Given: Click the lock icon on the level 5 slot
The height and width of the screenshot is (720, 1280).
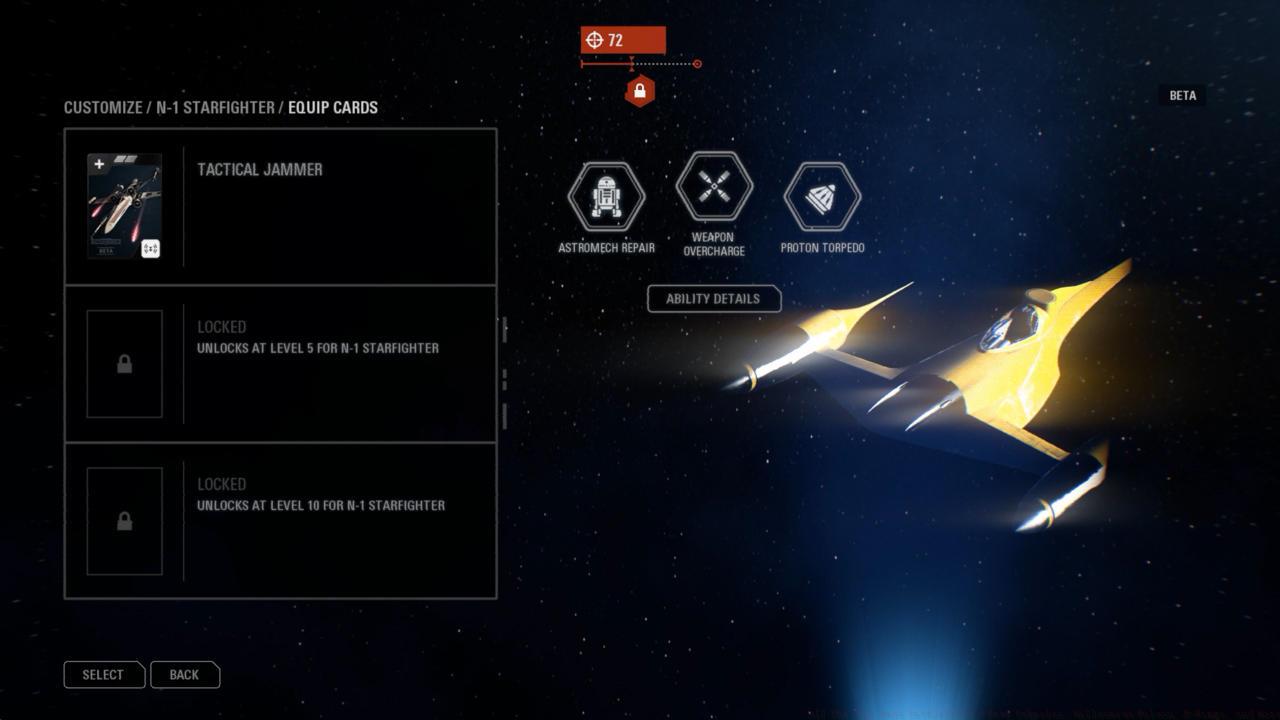Looking at the screenshot, I should tap(125, 363).
